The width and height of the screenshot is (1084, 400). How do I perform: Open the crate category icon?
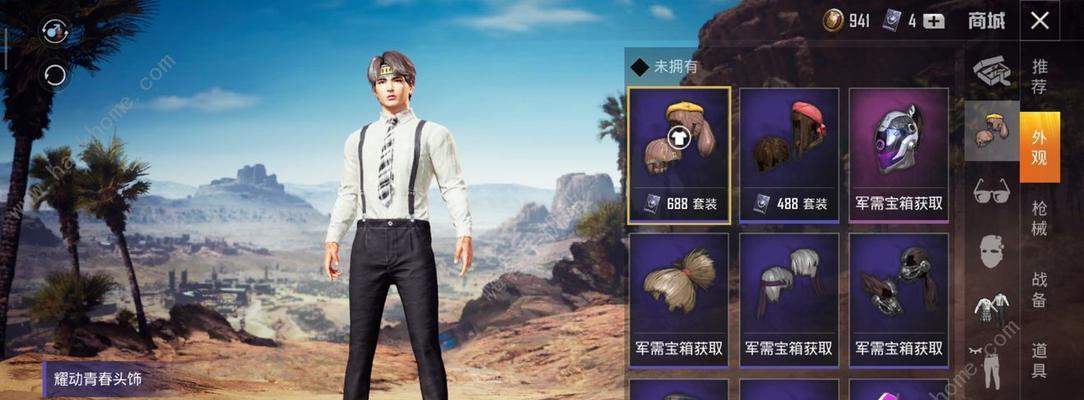[991, 70]
